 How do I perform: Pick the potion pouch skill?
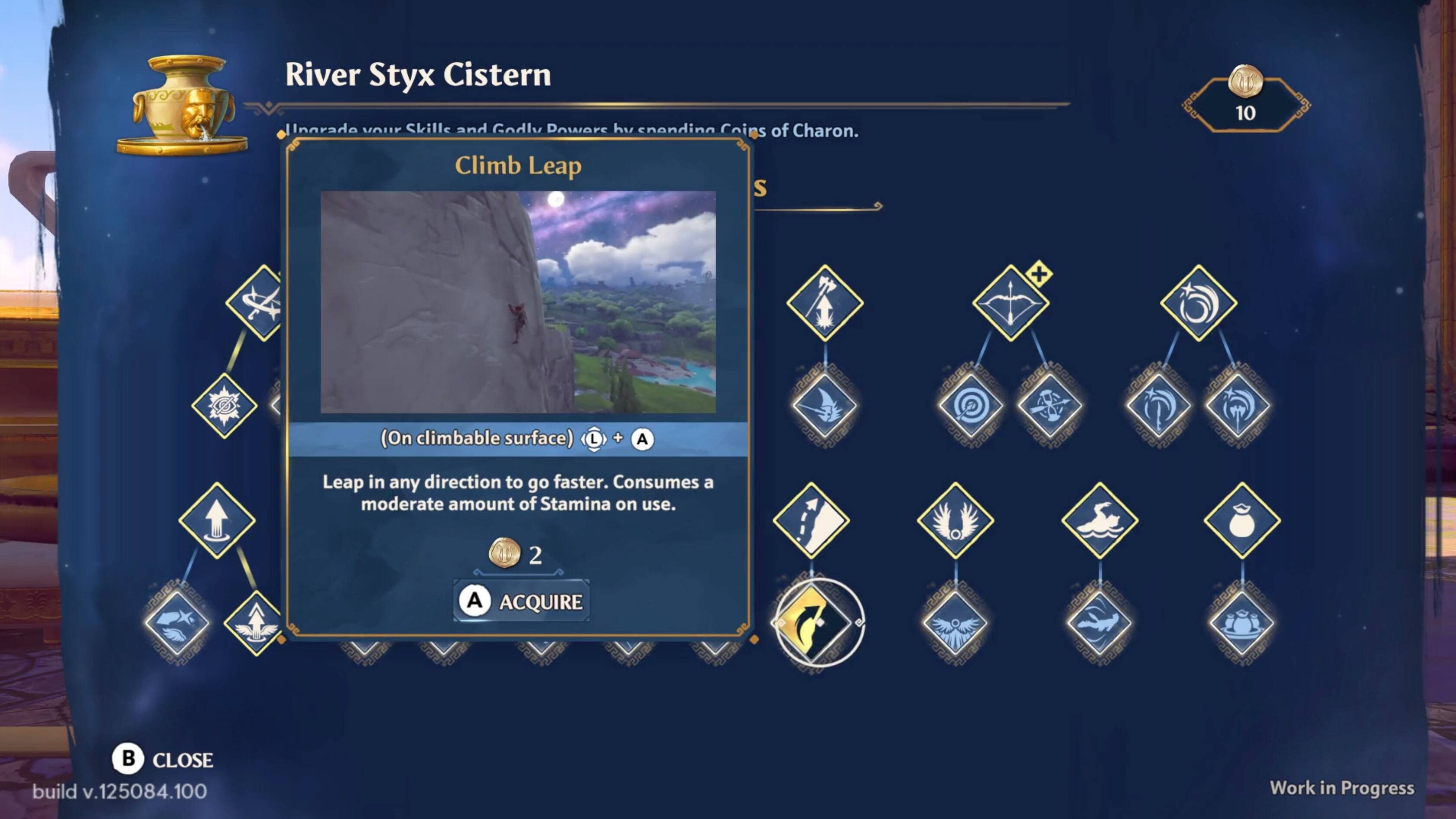(x=1242, y=520)
